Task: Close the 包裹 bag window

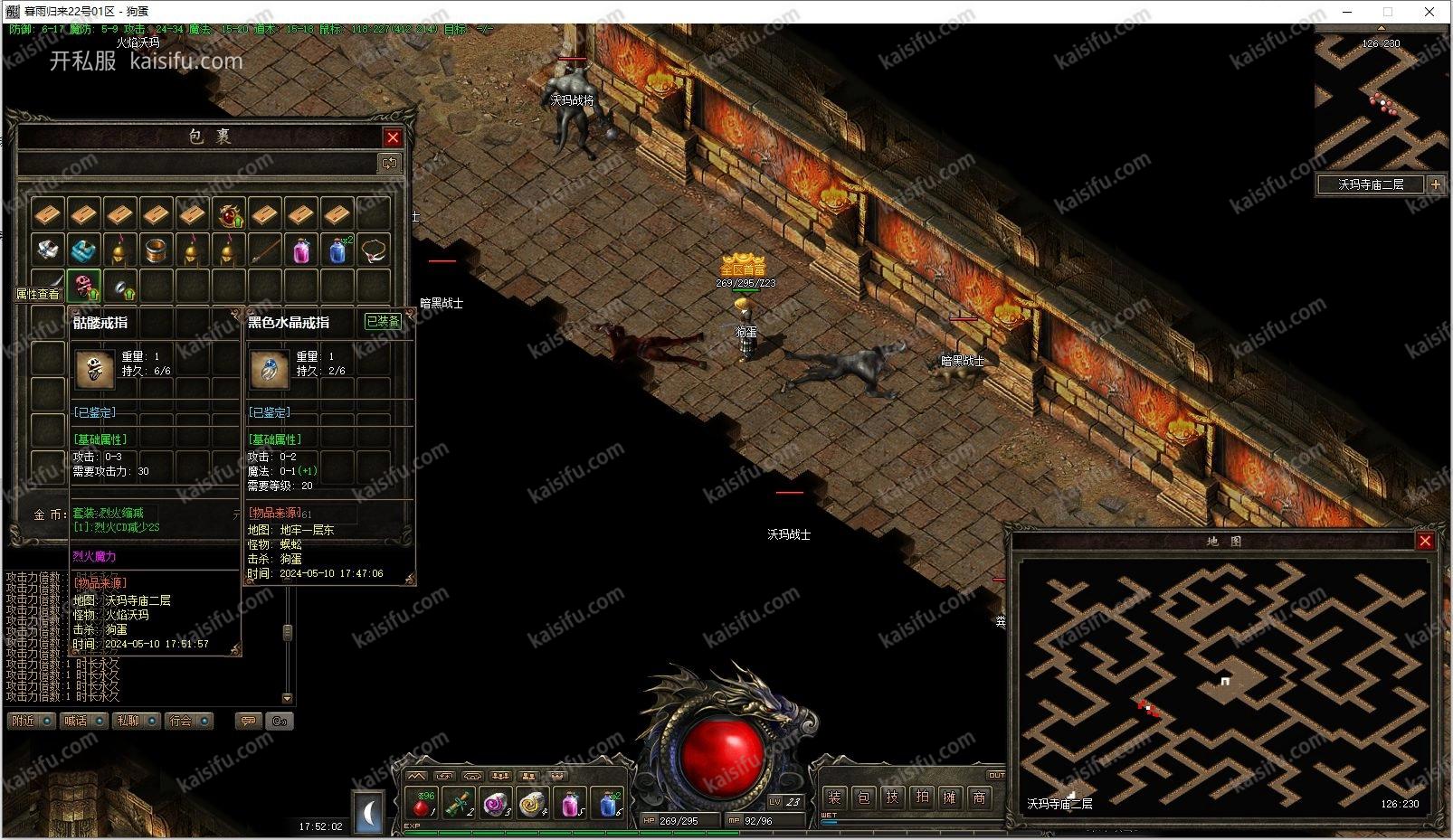Action: click(393, 137)
